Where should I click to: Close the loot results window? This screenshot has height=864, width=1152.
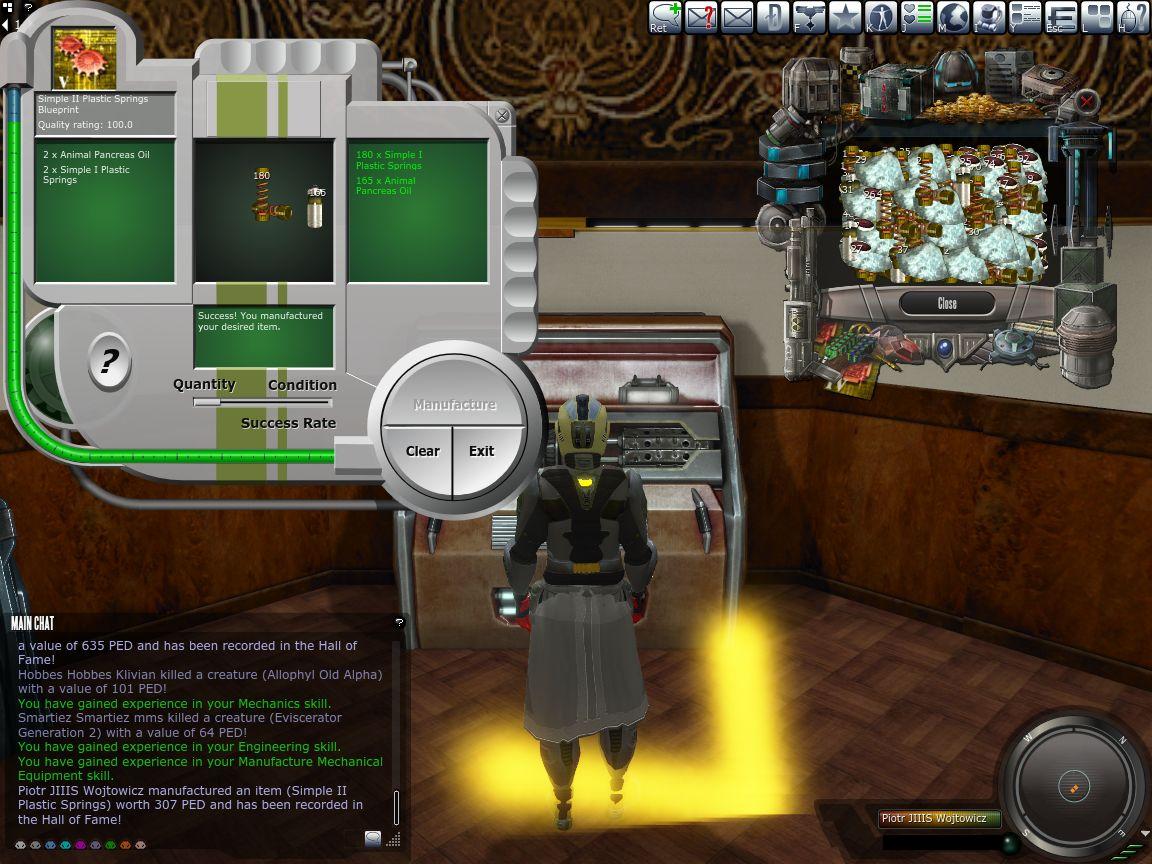coord(946,303)
